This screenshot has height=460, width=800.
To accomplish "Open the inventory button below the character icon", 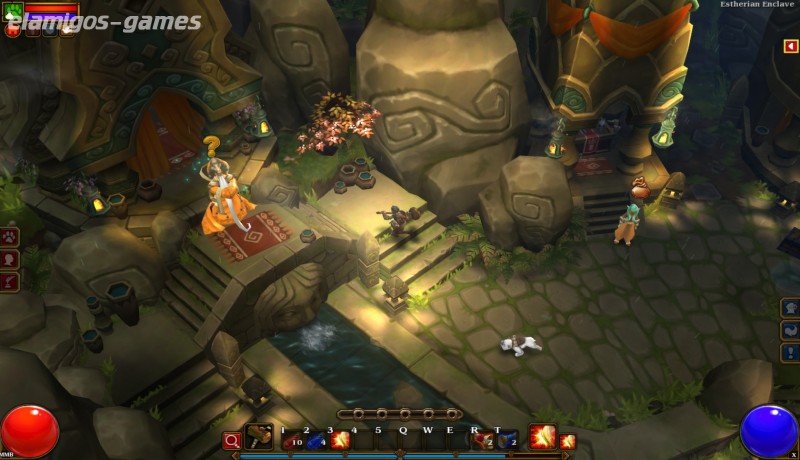I will pyautogui.click(x=11, y=282).
